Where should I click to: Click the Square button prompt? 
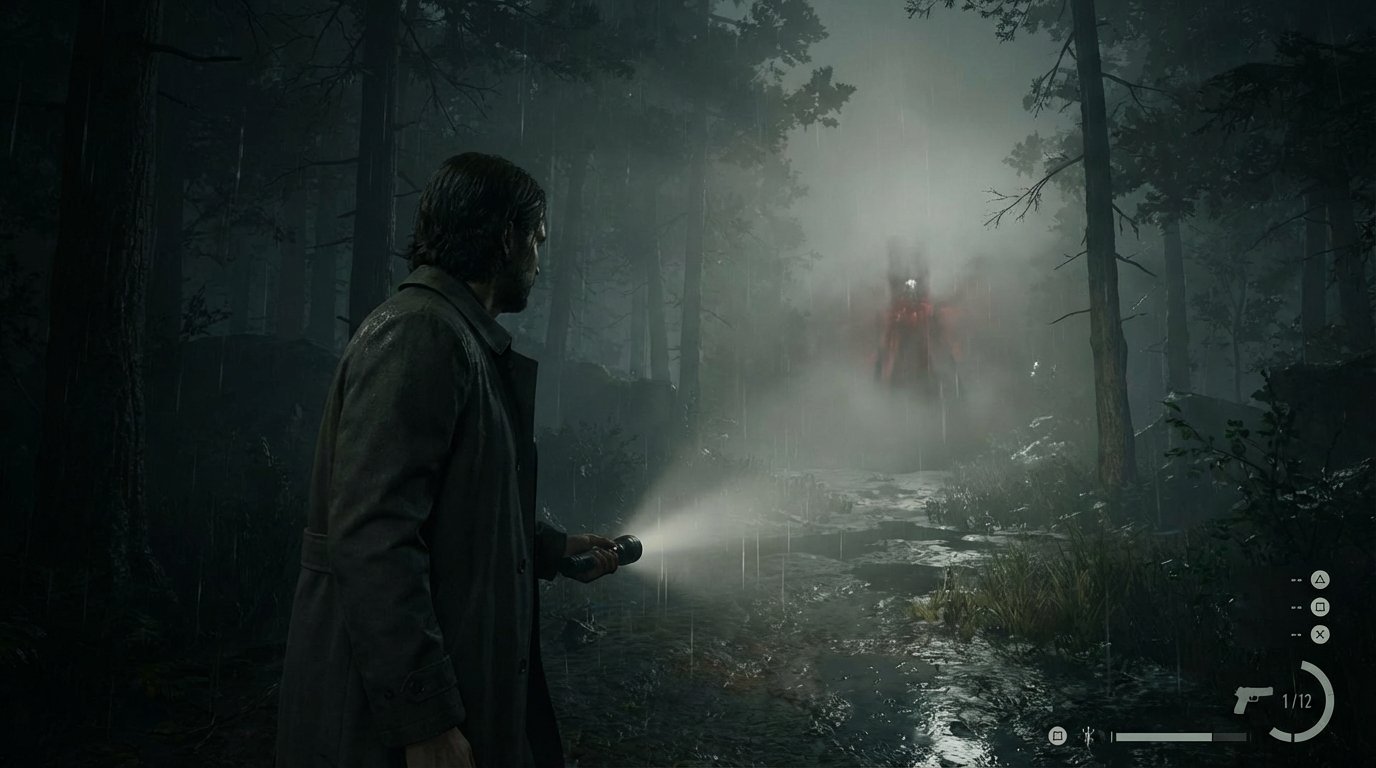(x=1320, y=606)
